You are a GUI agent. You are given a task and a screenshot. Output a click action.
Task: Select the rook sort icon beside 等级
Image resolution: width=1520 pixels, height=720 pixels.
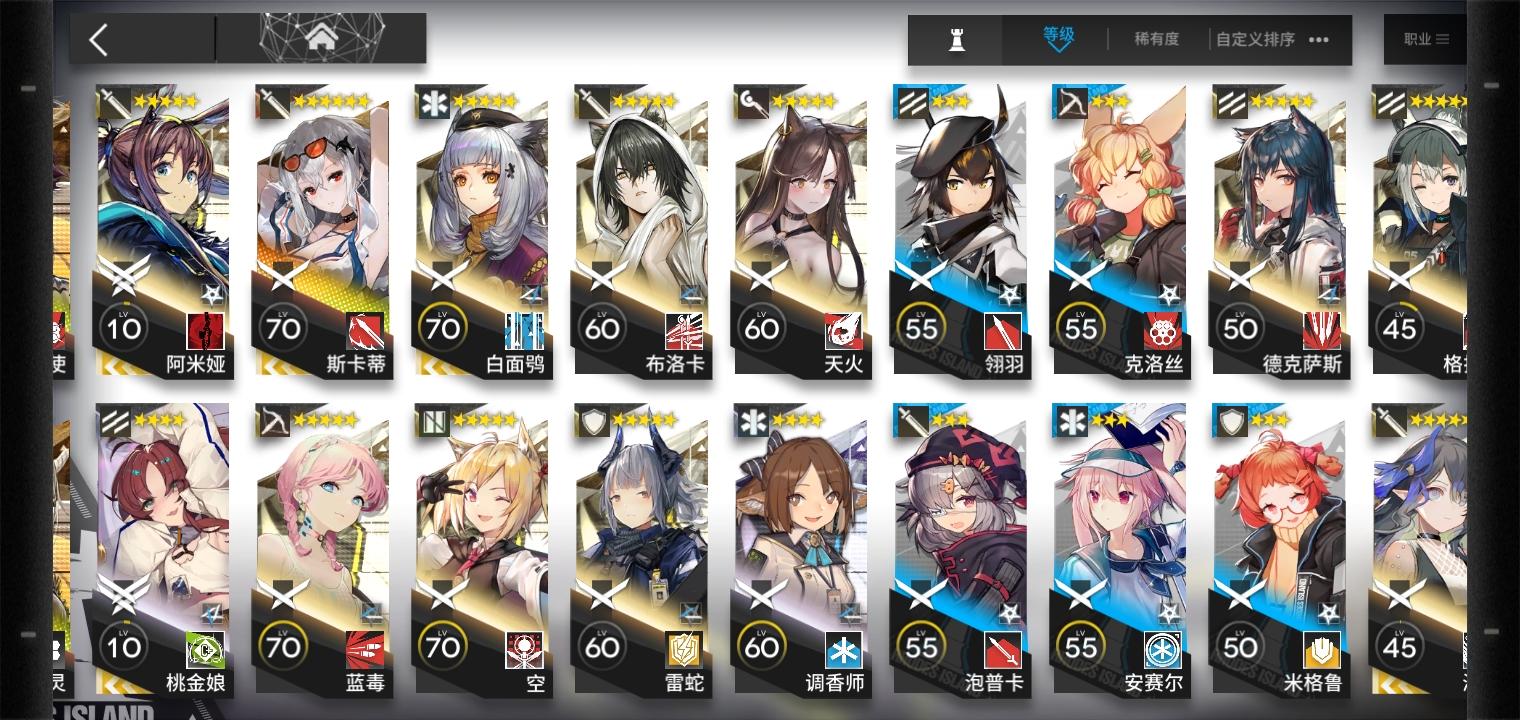954,40
